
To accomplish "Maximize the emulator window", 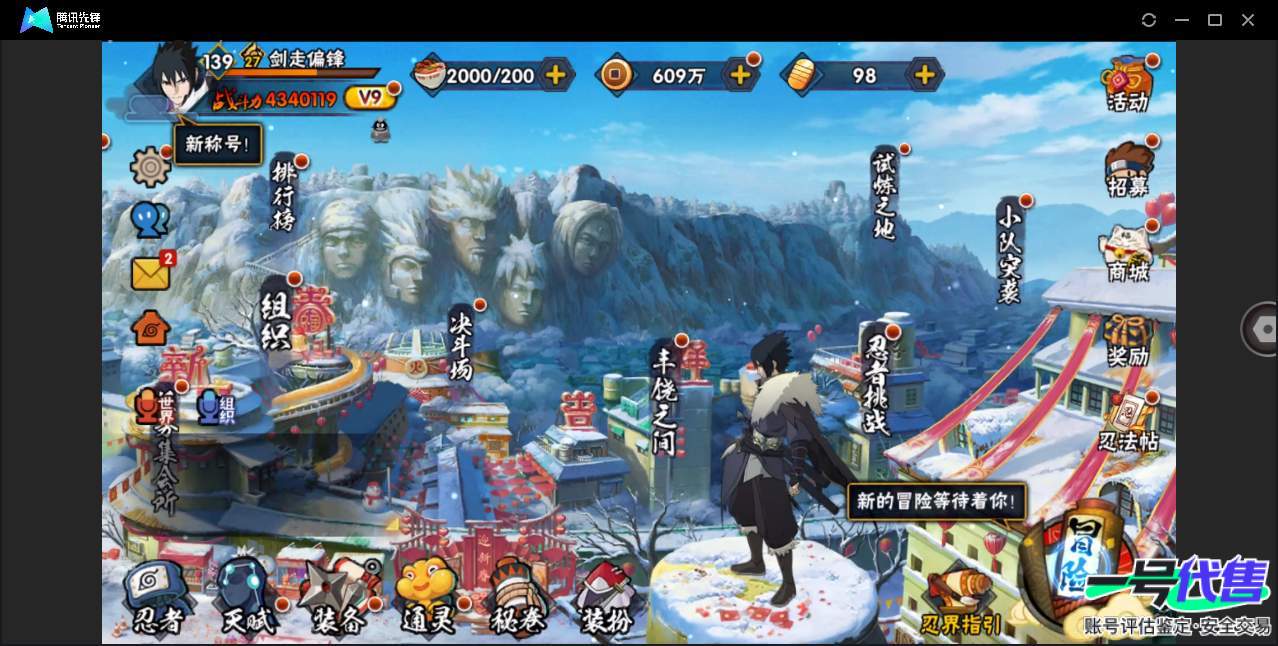I will pyautogui.click(x=1215, y=20).
